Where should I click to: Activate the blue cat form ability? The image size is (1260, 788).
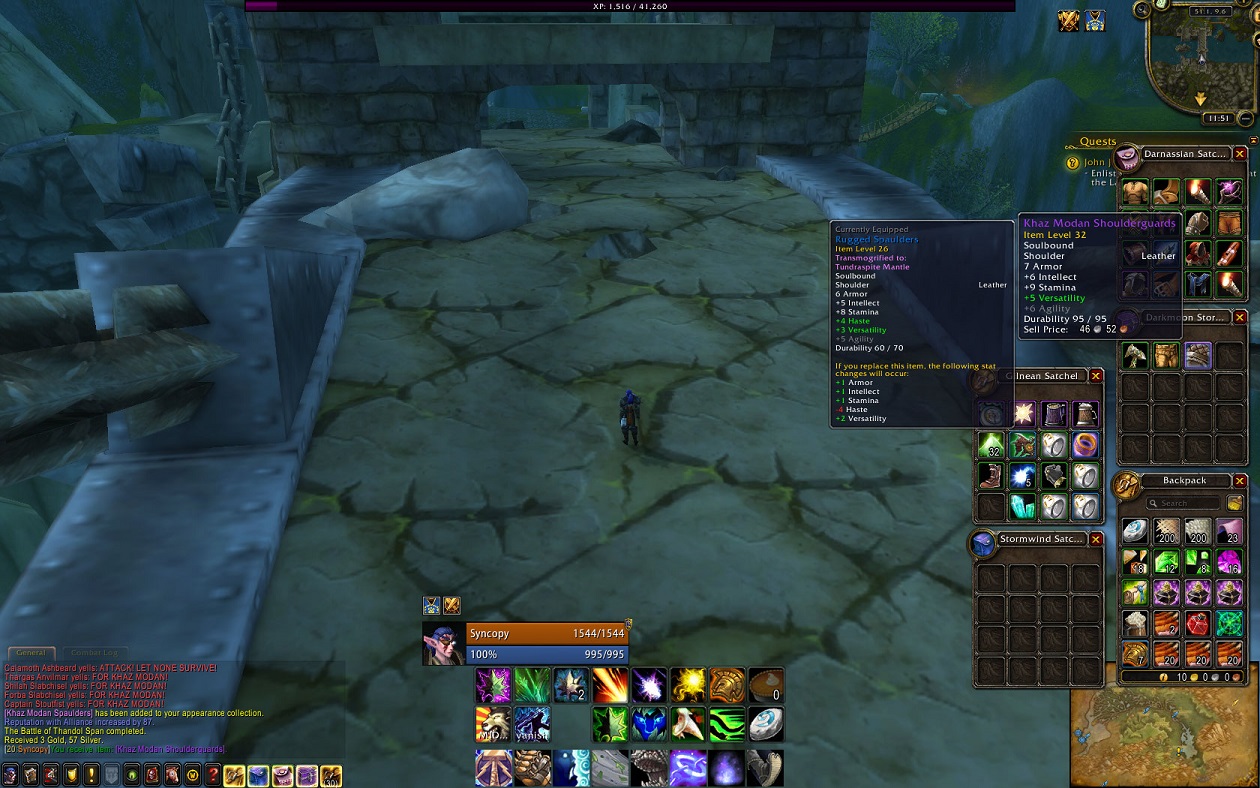point(648,724)
